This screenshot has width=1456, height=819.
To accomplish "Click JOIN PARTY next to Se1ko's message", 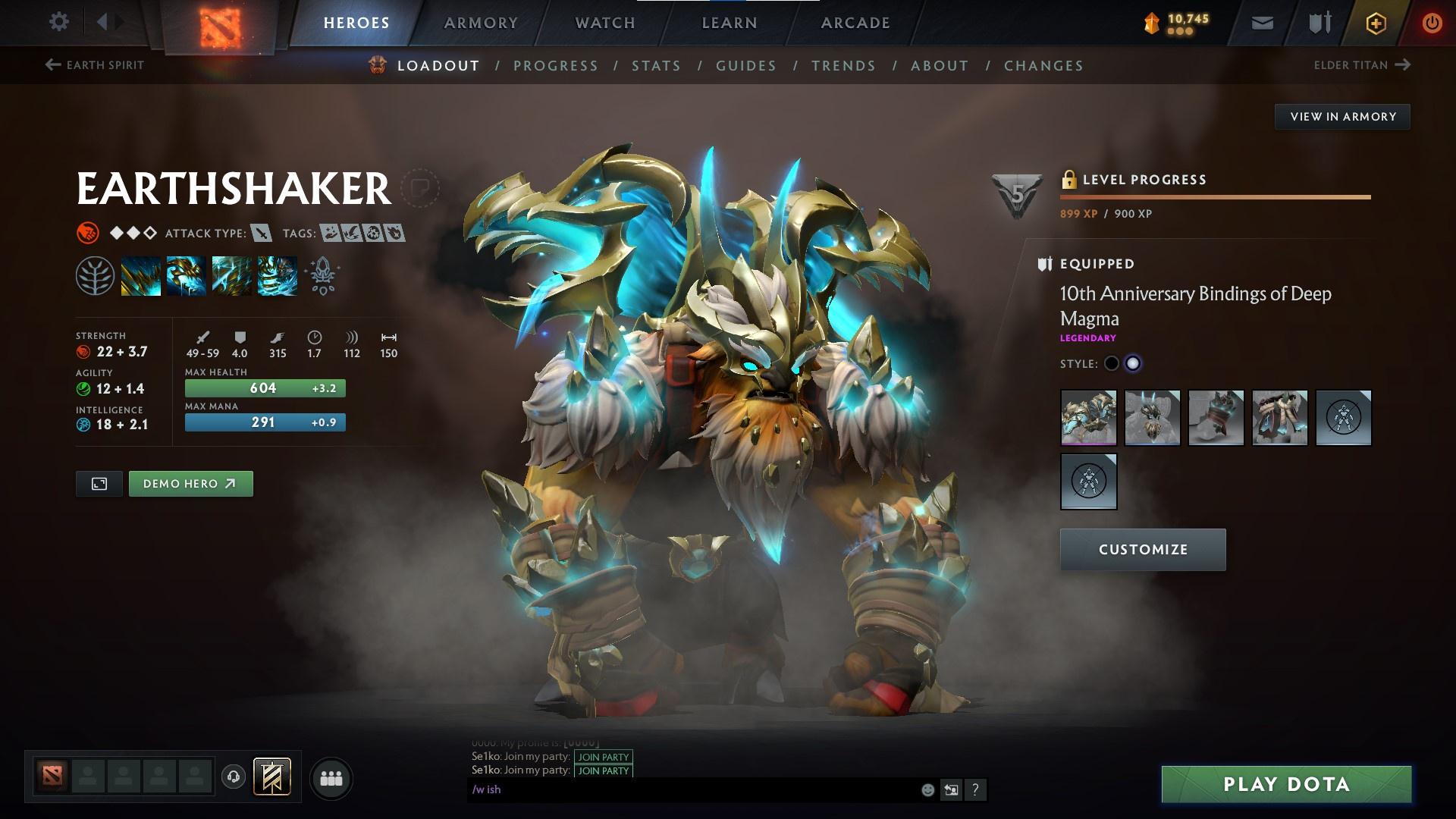I will click(x=603, y=757).
